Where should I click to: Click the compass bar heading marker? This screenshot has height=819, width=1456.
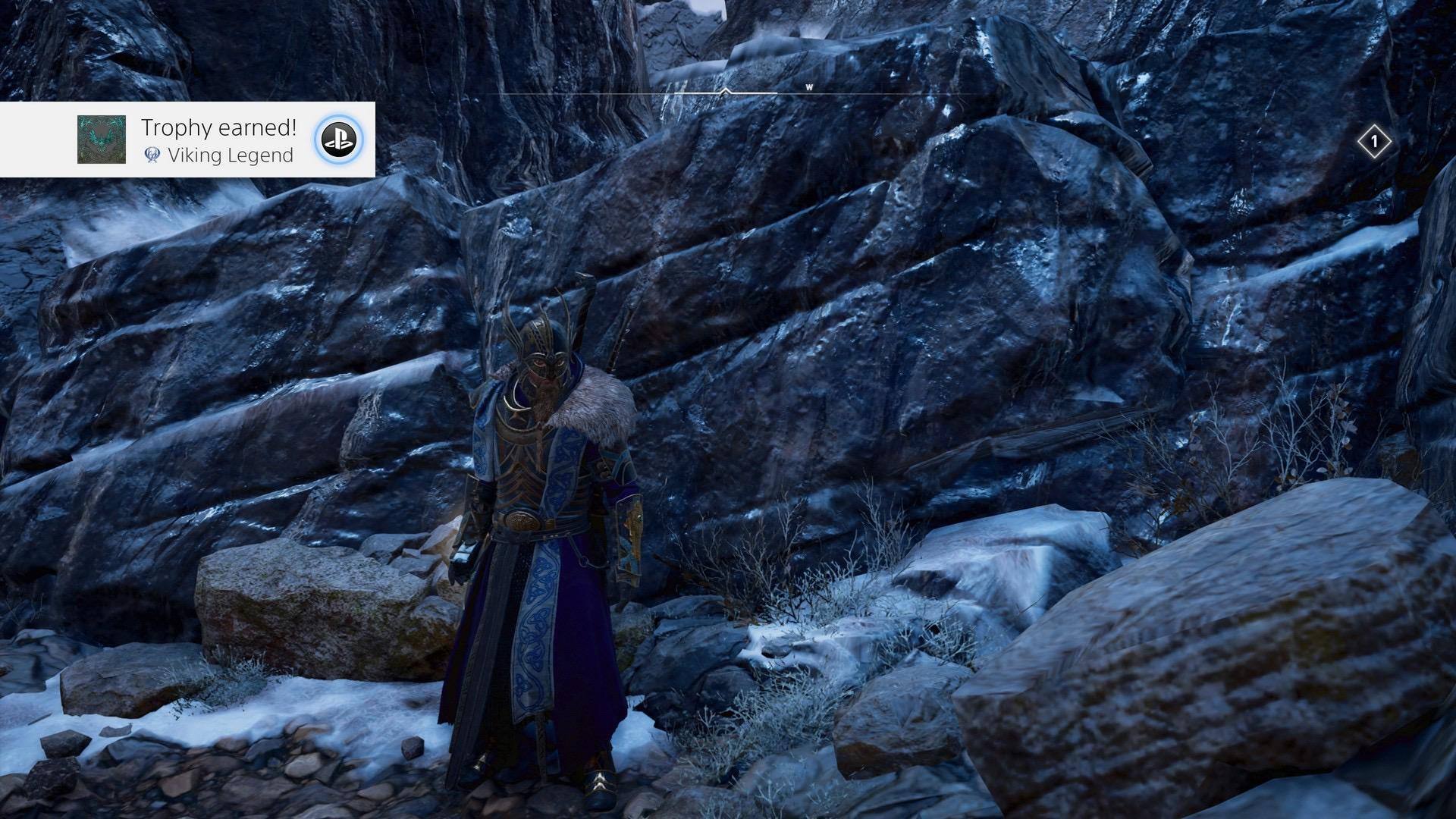(726, 91)
